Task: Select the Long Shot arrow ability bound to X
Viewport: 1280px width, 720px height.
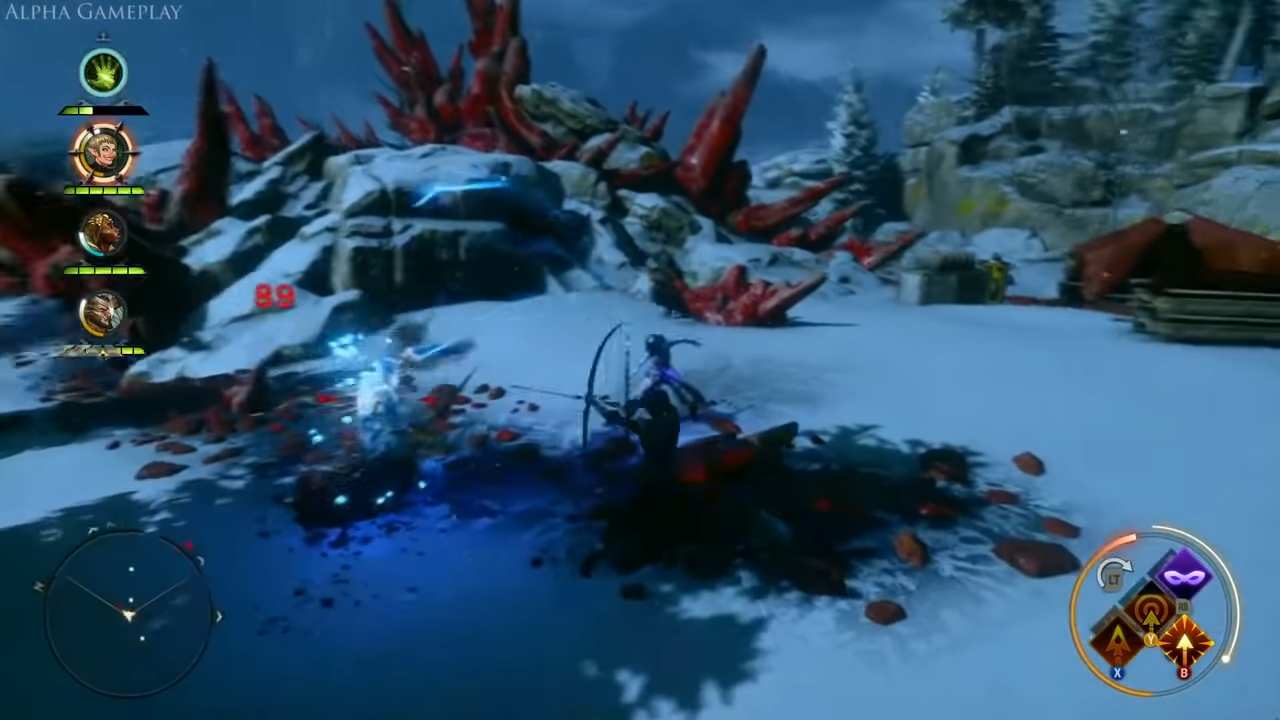Action: click(1117, 642)
